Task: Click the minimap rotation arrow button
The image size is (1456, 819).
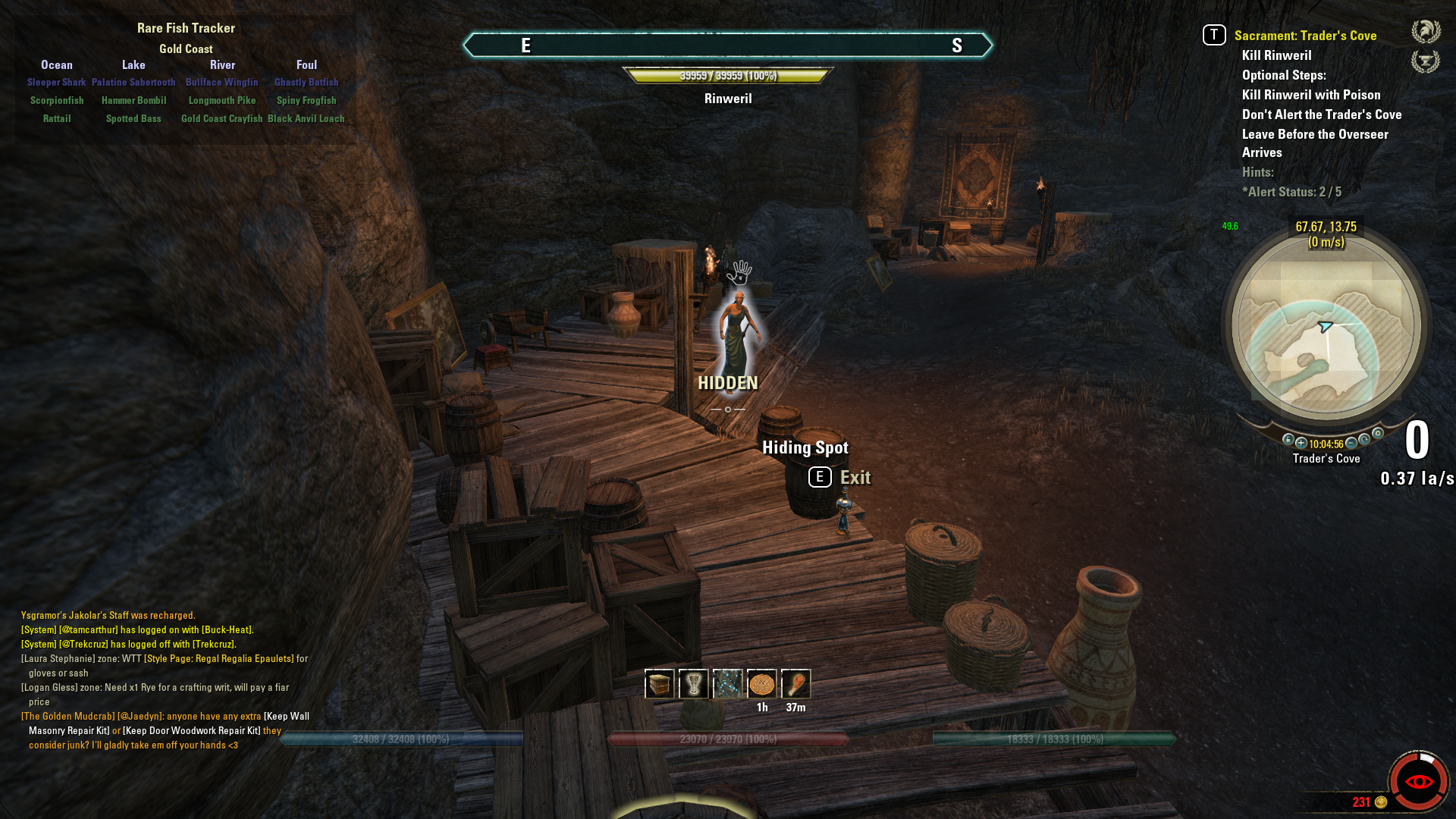Action: 1364,439
